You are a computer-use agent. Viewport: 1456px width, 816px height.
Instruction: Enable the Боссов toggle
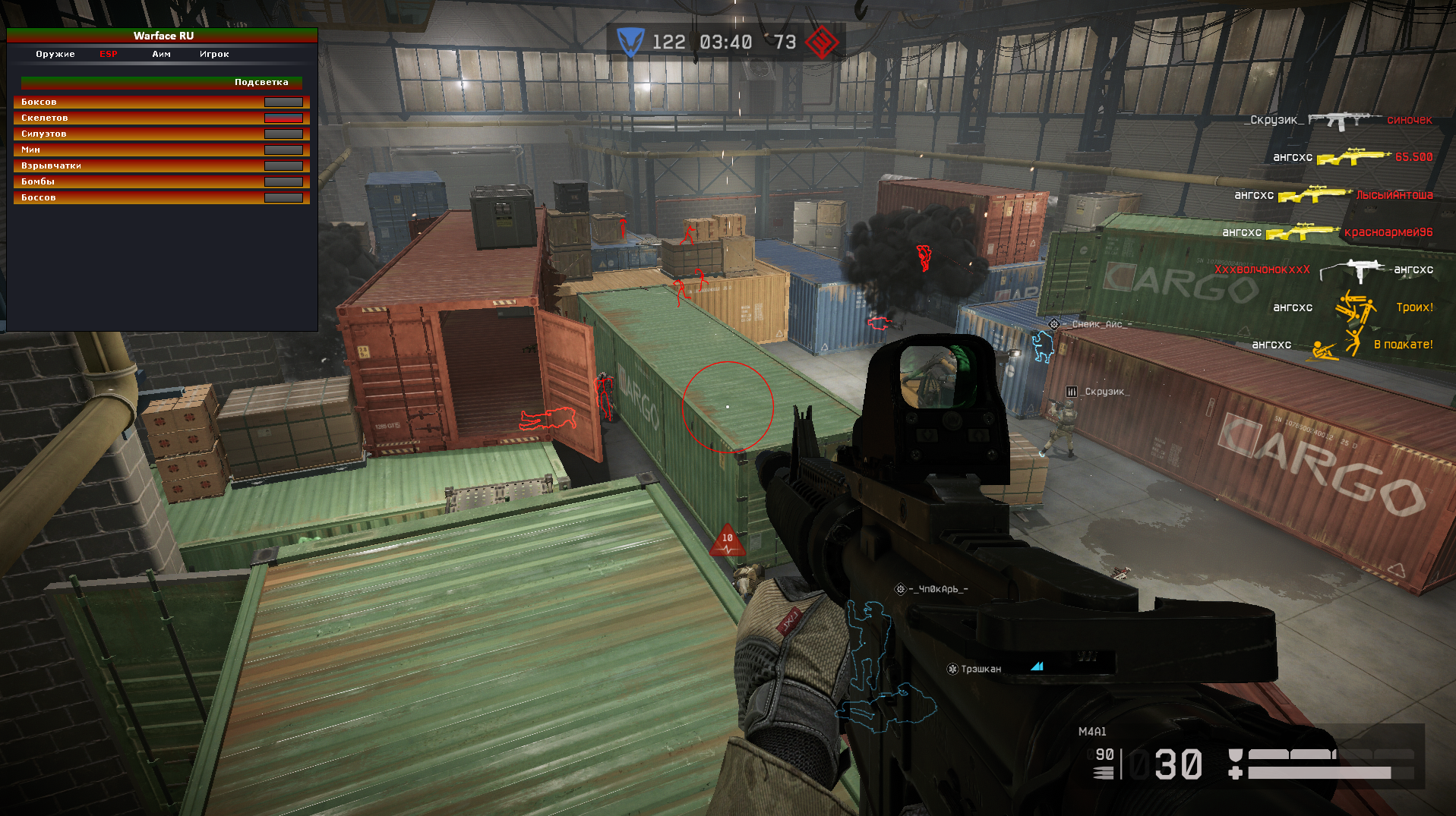pyautogui.click(x=283, y=197)
